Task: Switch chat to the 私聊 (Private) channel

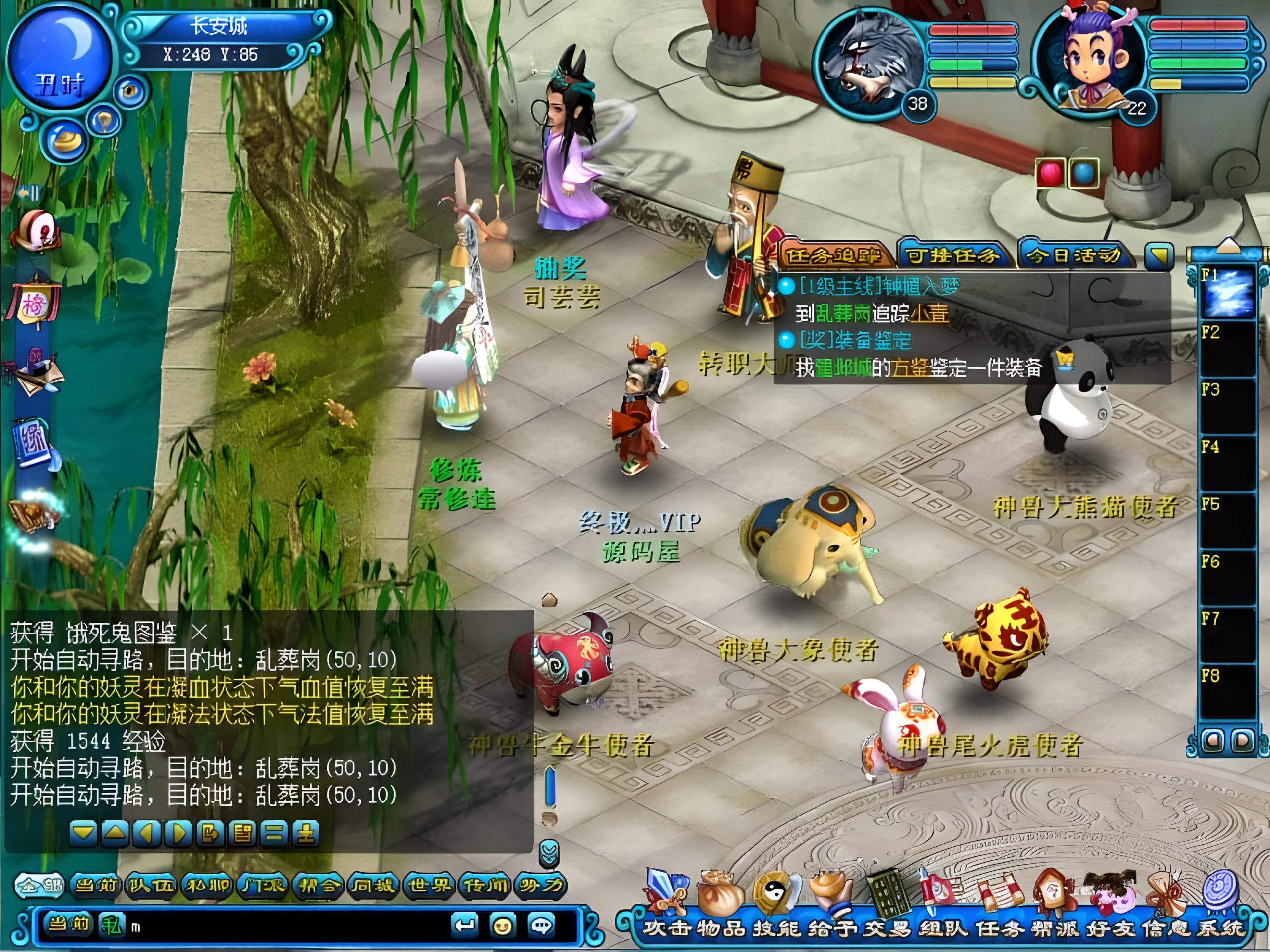Action: [205, 885]
